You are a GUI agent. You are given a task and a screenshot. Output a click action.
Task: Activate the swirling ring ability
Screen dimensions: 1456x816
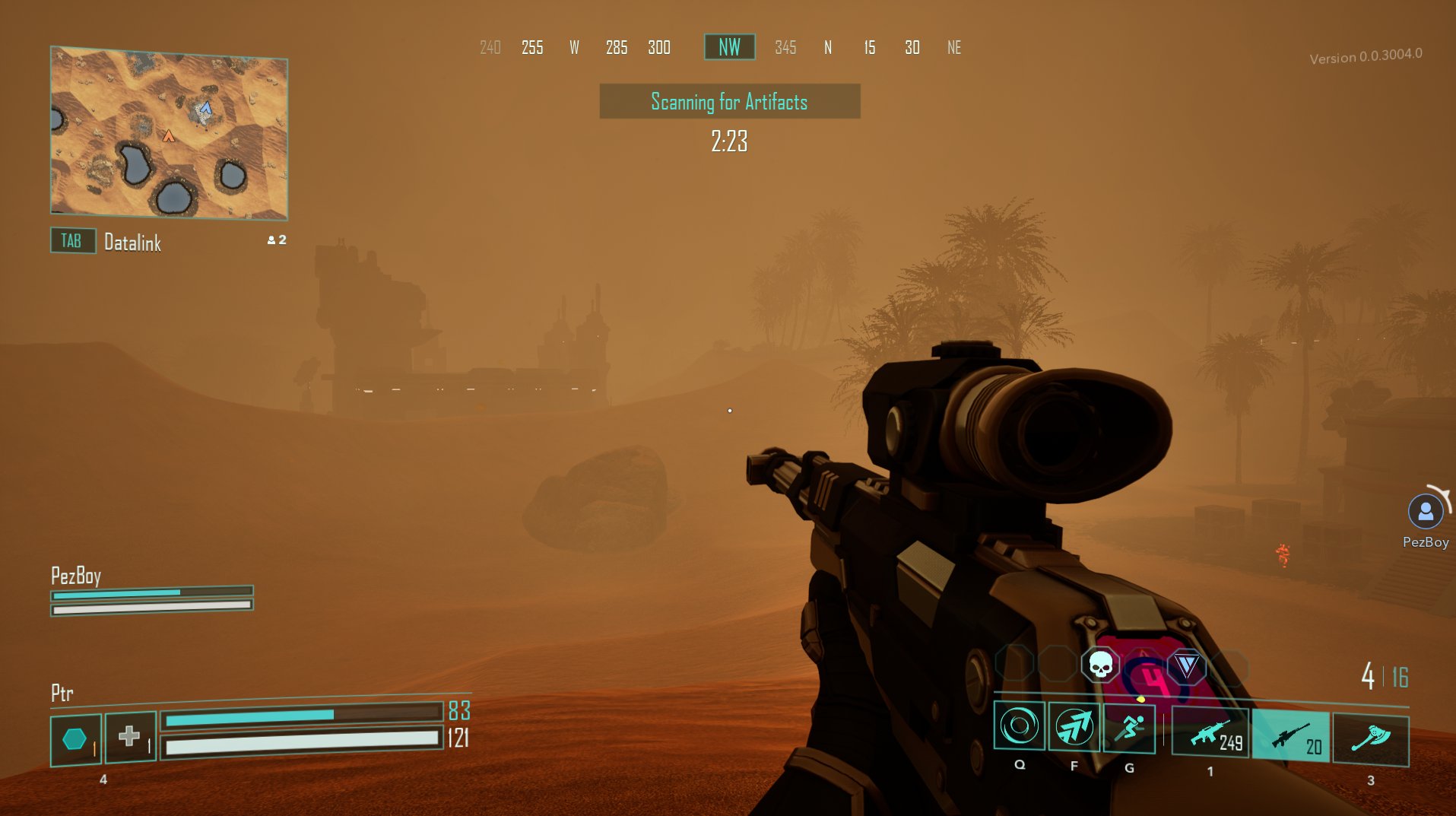1019,726
